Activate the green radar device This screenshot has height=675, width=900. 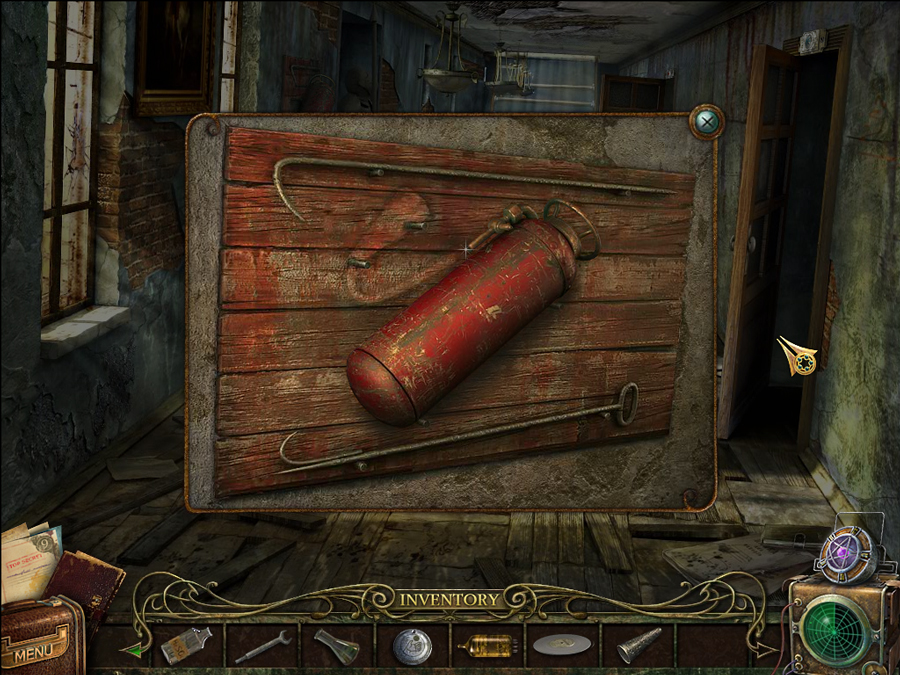(832, 629)
